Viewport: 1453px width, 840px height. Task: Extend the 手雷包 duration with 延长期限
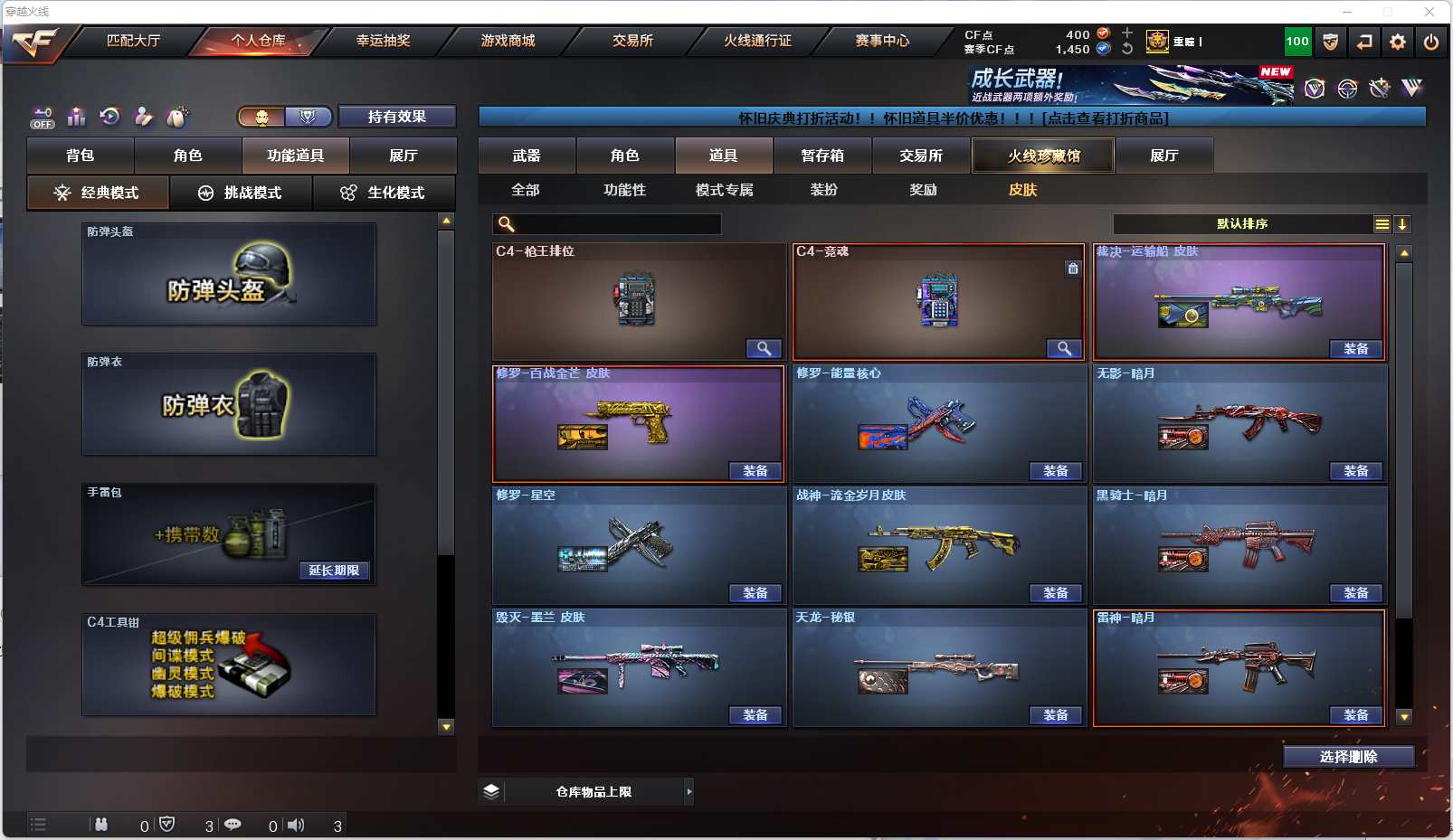[x=334, y=571]
